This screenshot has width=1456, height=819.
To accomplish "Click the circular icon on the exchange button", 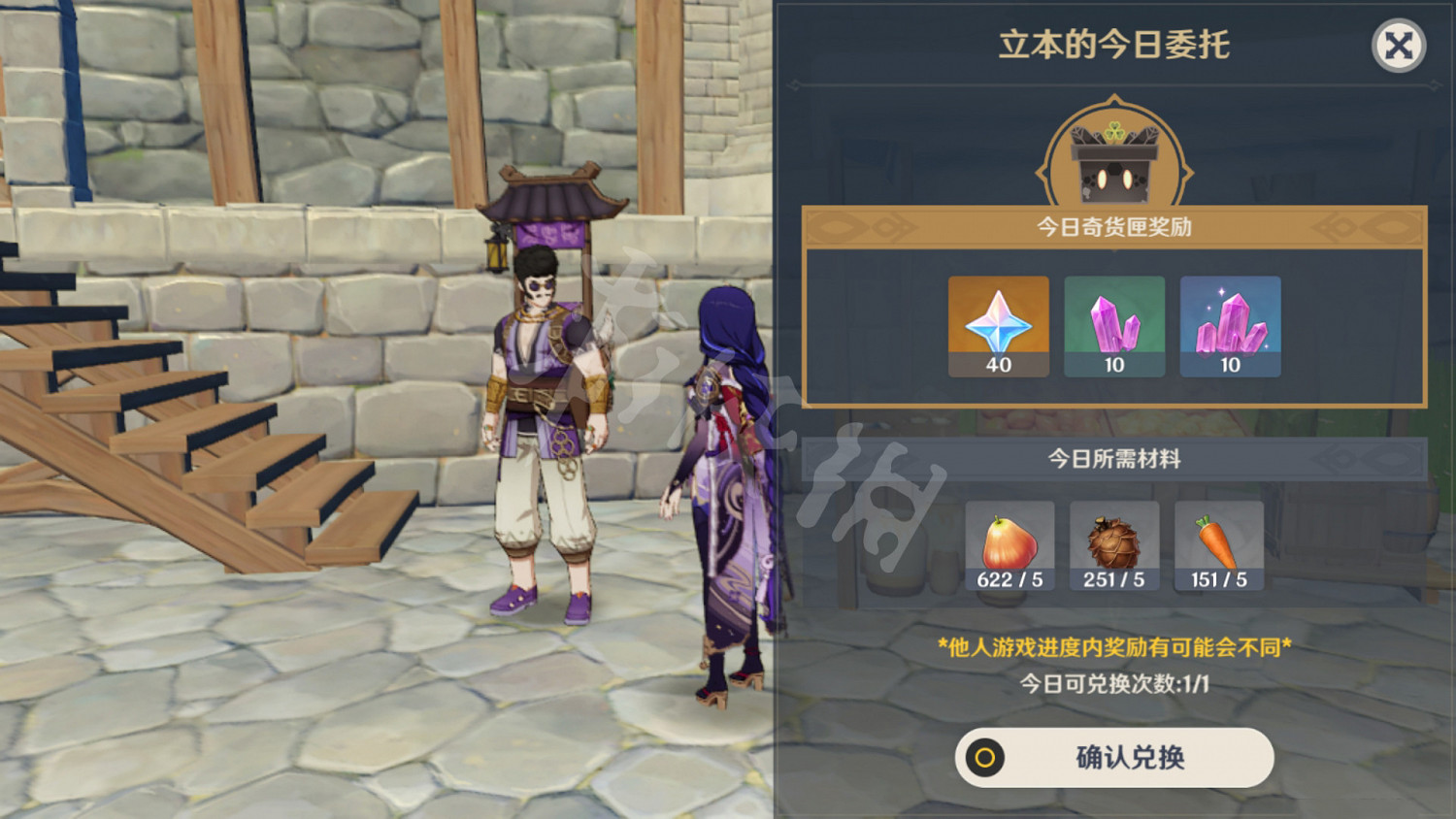I will (x=988, y=760).
